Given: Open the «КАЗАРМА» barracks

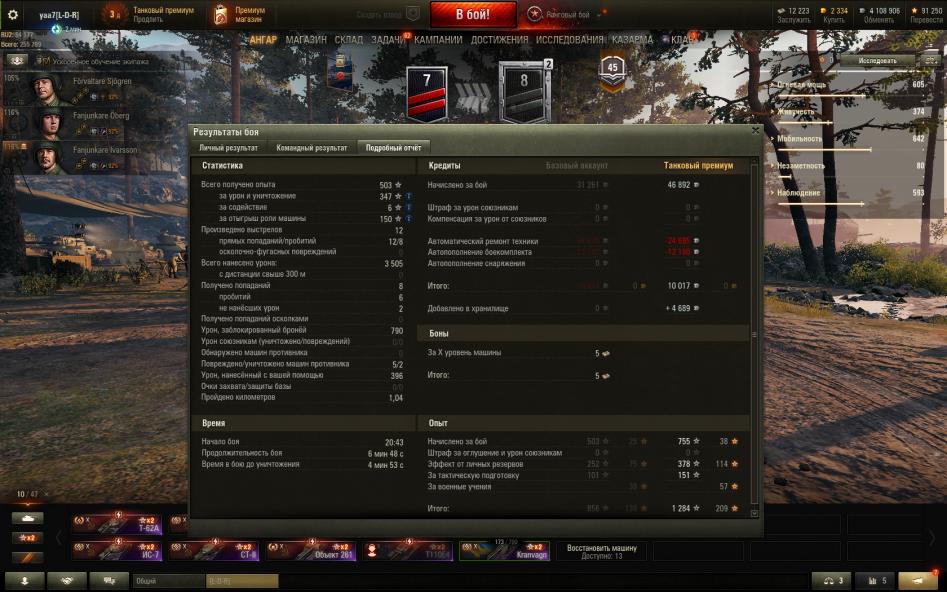Looking at the screenshot, I should tap(632, 40).
